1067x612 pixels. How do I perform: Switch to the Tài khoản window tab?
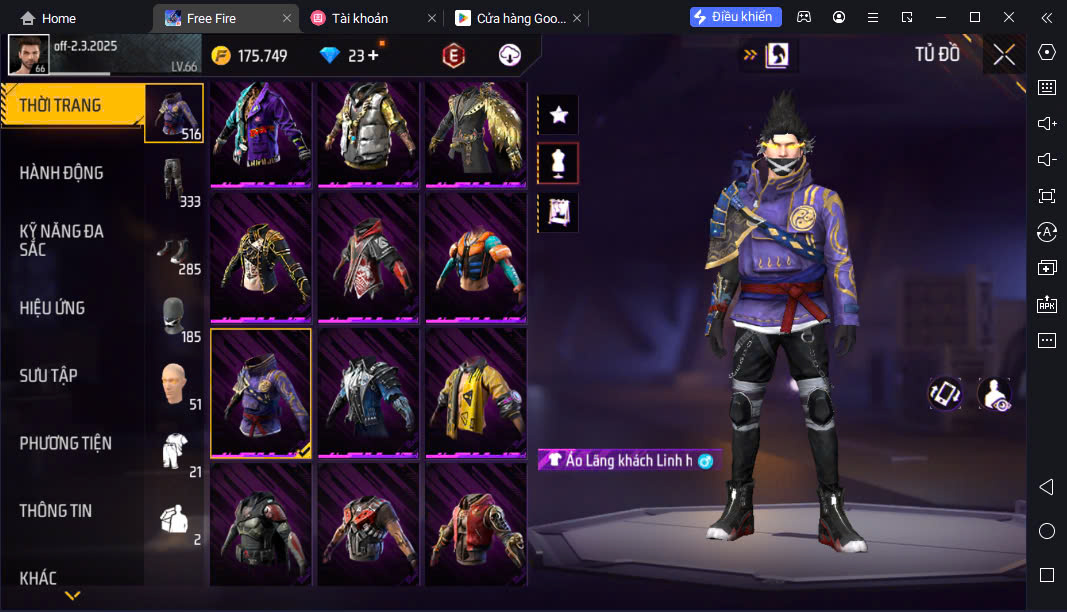360,18
